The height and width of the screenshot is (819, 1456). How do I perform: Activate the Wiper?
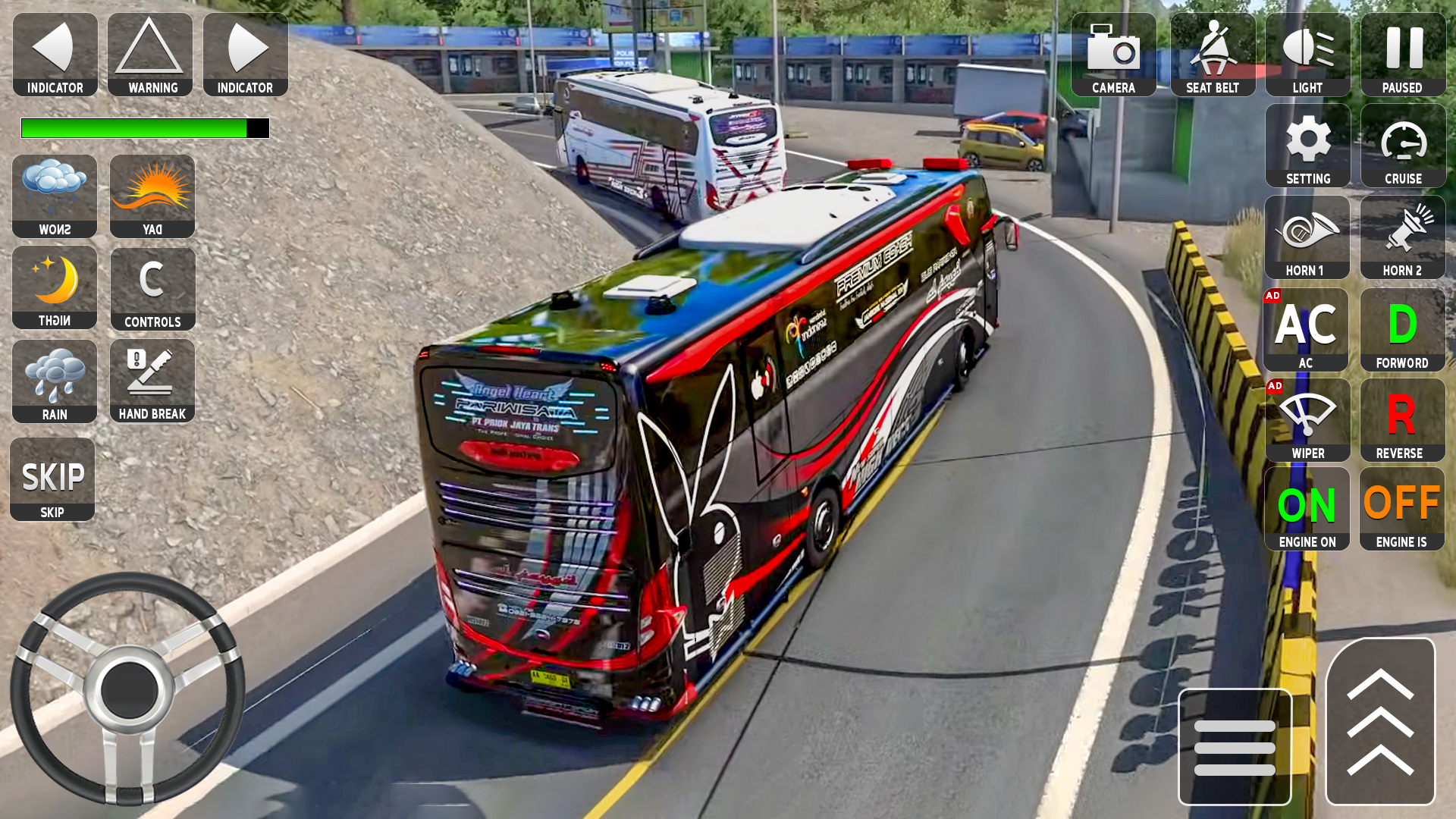[x=1307, y=421]
